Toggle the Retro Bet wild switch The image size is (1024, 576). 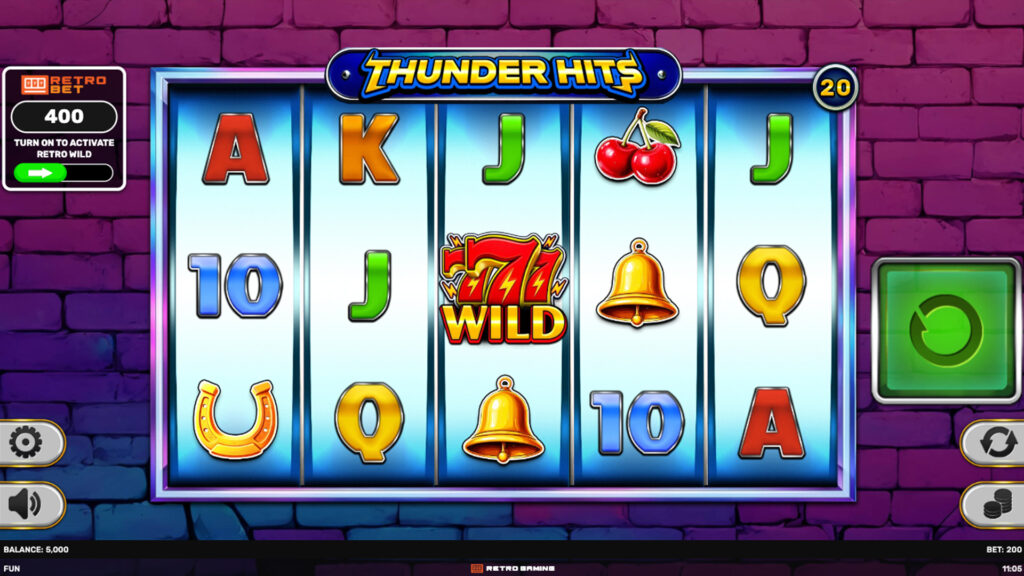pyautogui.click(x=64, y=172)
